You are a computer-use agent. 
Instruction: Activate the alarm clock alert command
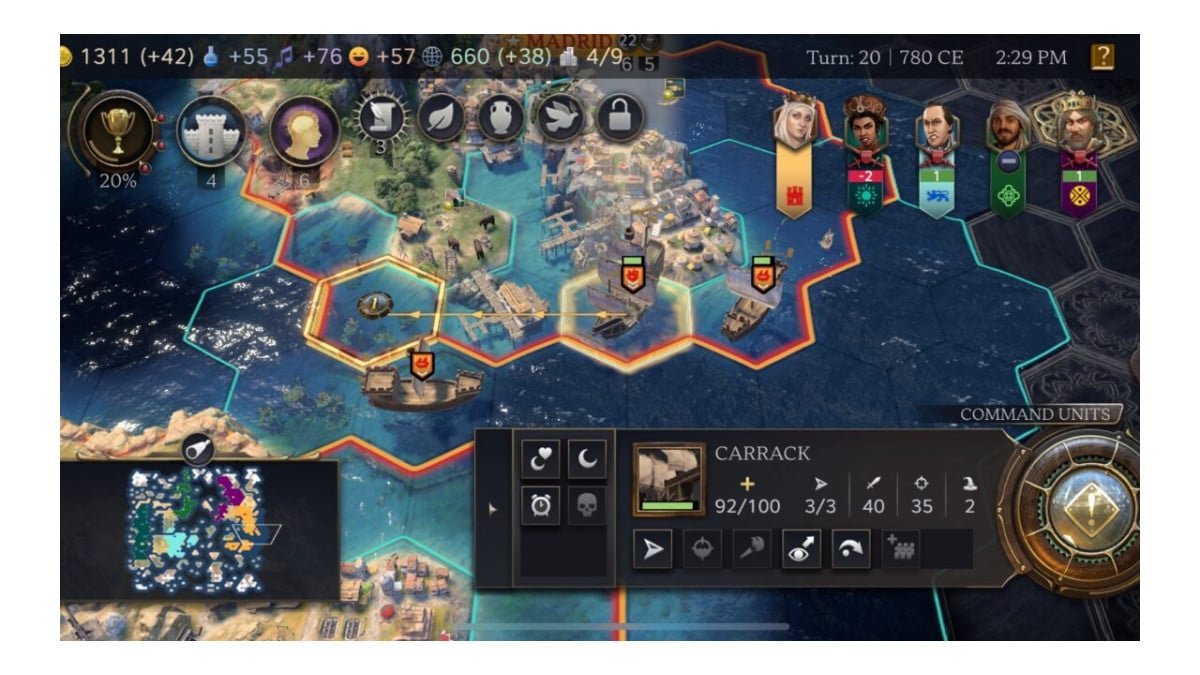tap(539, 507)
